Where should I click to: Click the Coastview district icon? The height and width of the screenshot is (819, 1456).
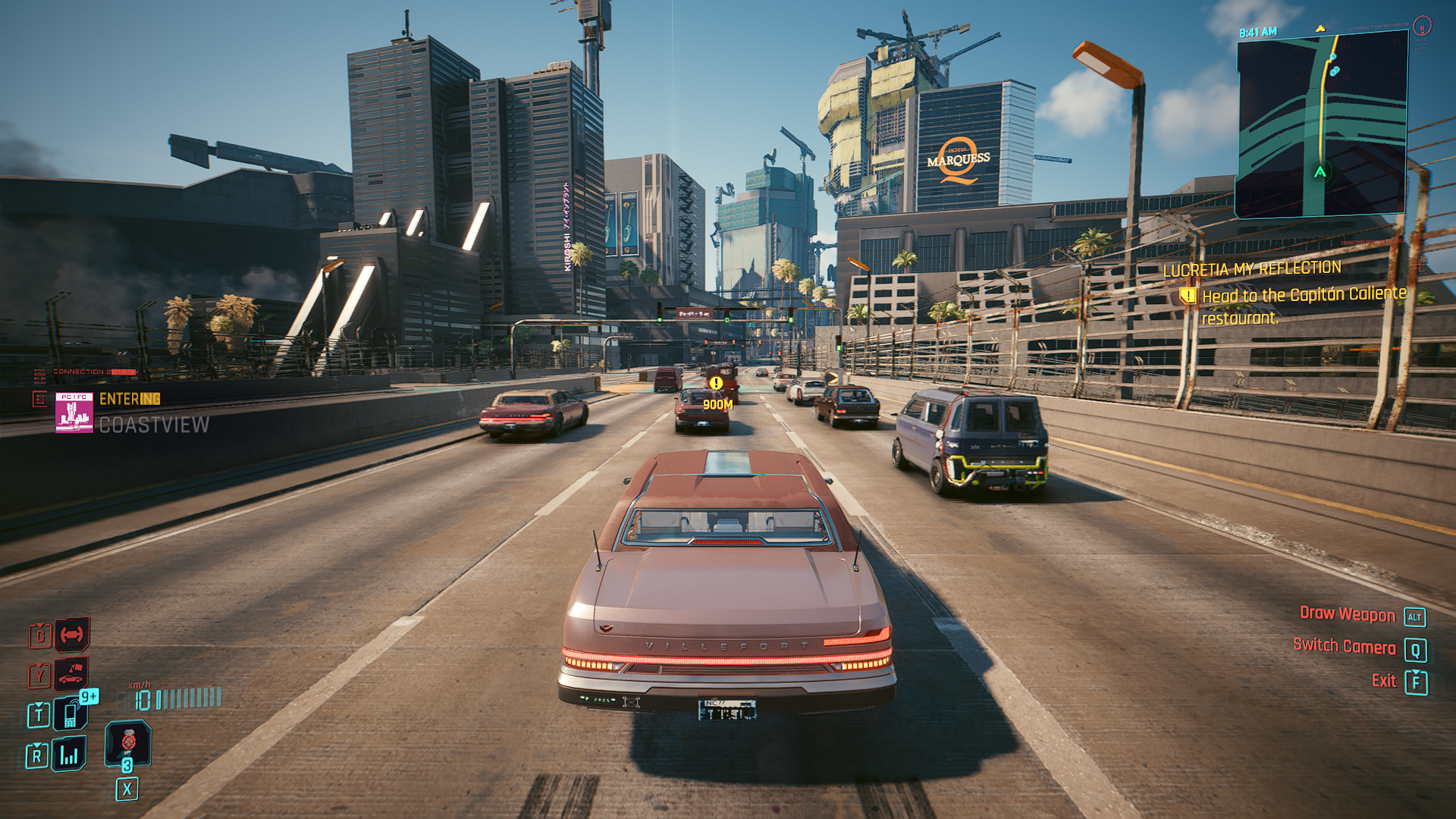click(x=74, y=413)
